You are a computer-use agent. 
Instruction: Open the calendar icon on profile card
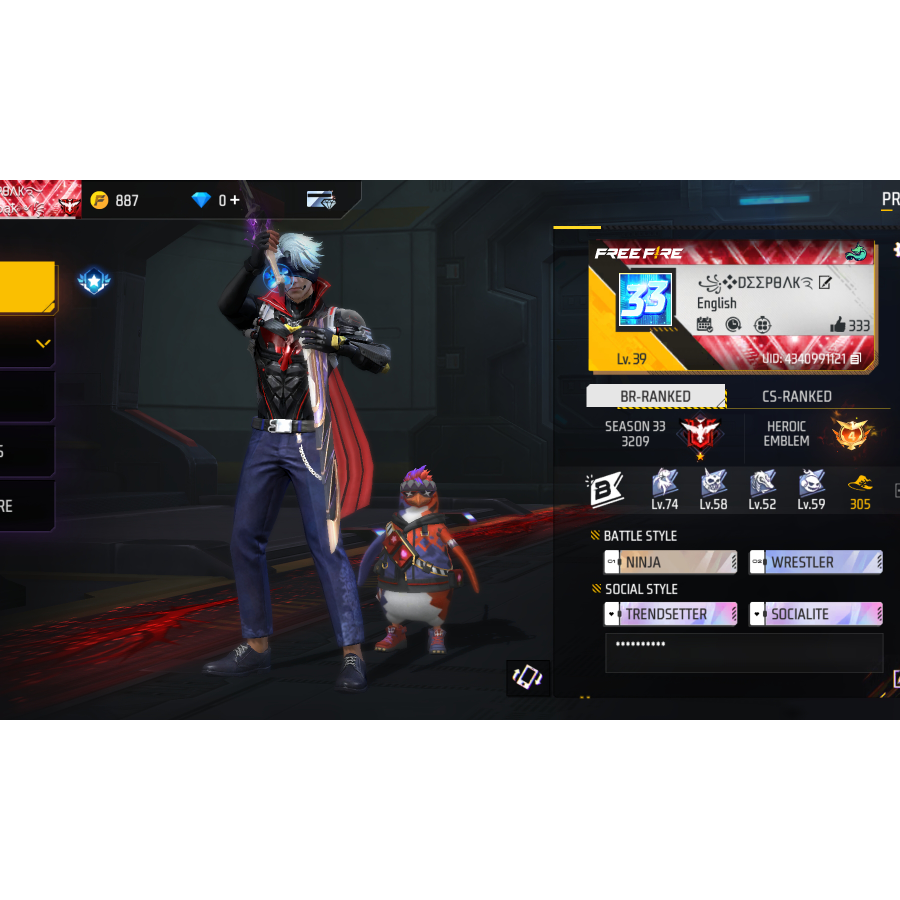(704, 325)
